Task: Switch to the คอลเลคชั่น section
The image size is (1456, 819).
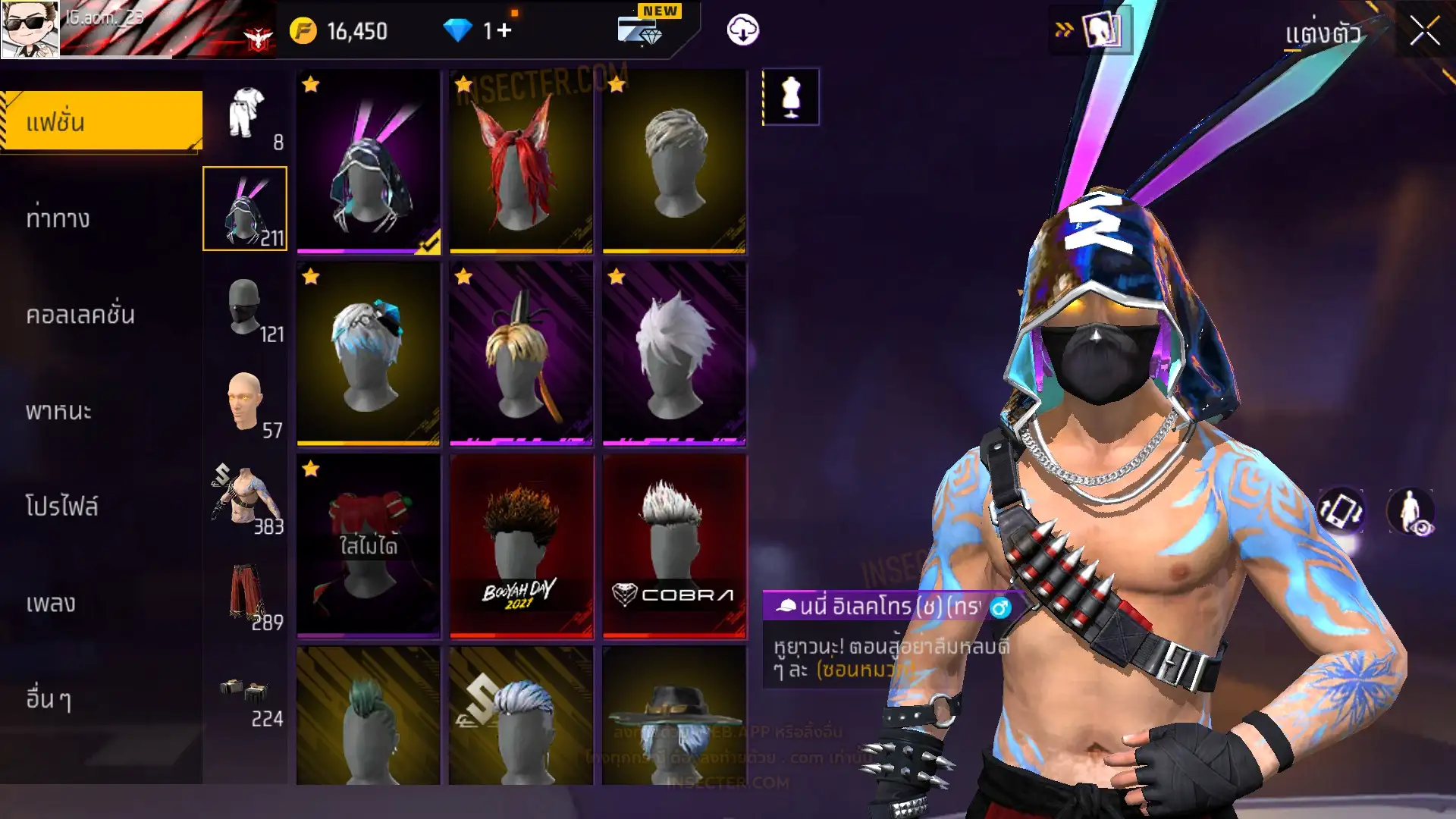Action: coord(80,315)
